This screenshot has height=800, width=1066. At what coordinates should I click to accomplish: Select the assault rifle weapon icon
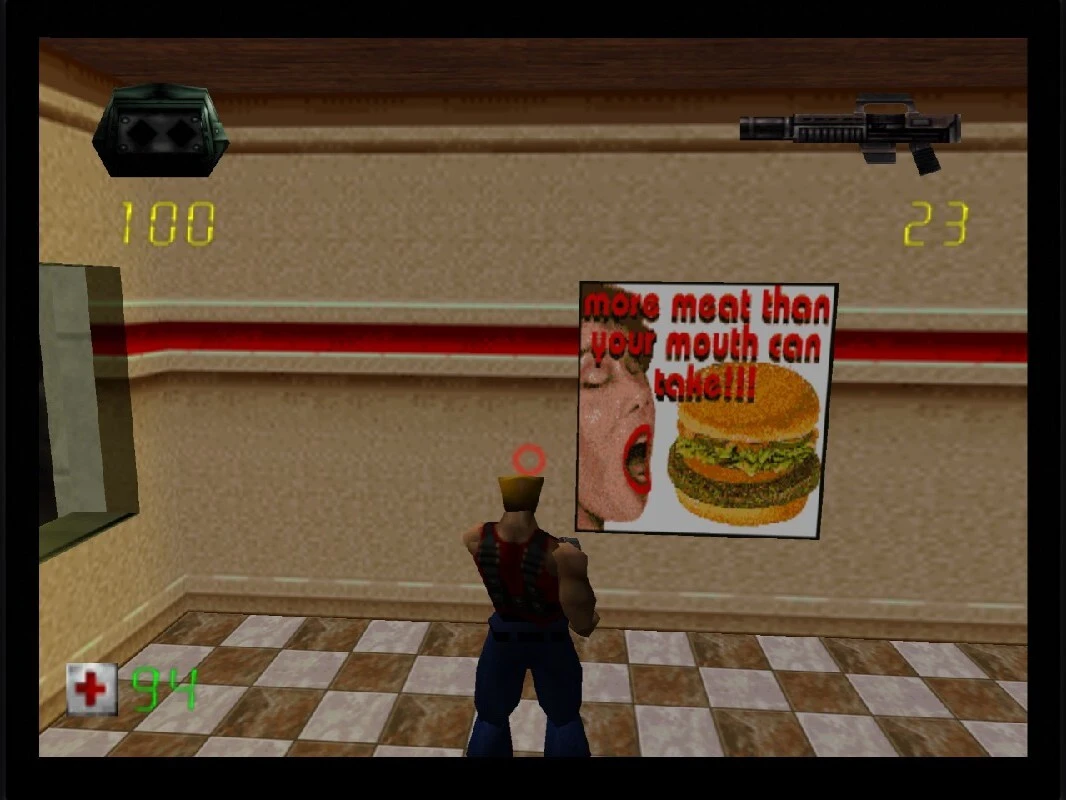click(850, 131)
